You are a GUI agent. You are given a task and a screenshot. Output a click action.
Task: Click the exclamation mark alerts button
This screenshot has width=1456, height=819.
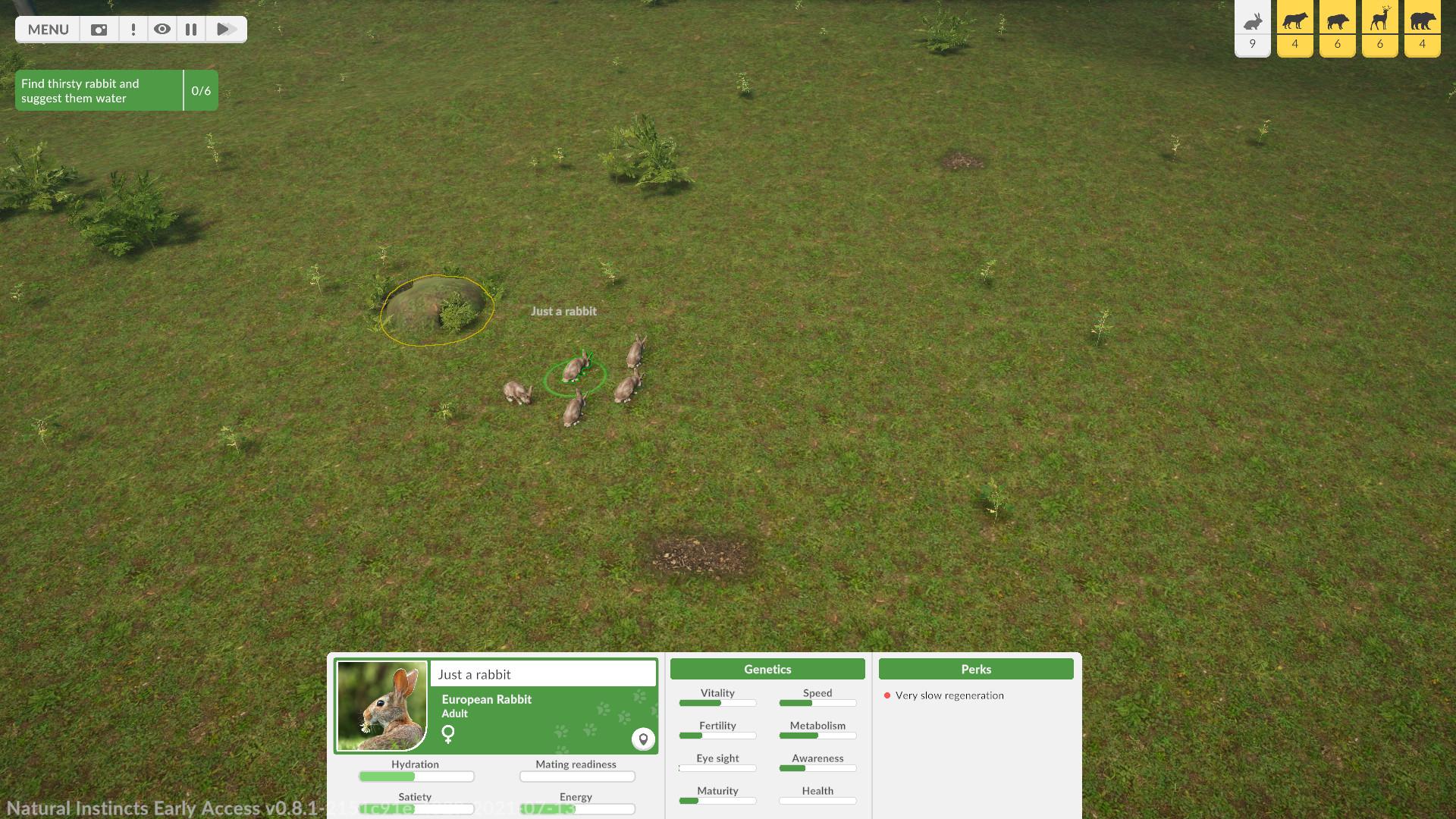[x=133, y=30]
